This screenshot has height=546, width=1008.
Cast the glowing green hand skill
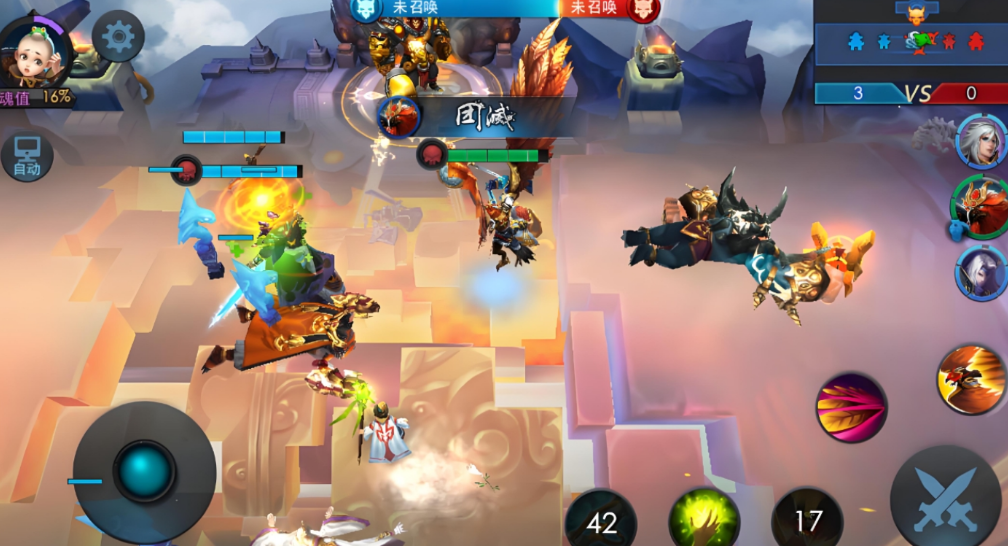click(x=704, y=518)
